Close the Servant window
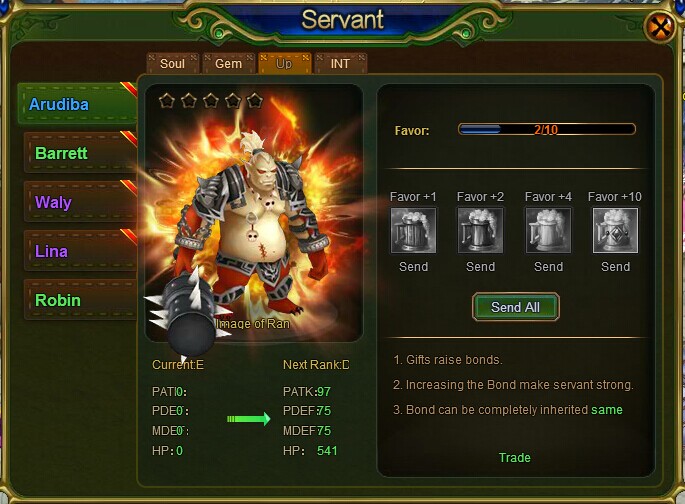The image size is (685, 504). pyautogui.click(x=659, y=27)
